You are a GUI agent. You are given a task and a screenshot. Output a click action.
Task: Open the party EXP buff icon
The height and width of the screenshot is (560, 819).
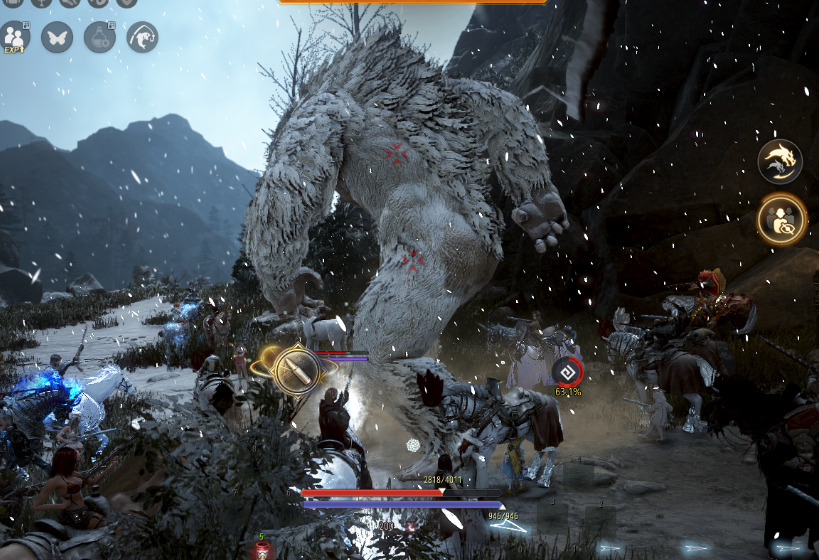click(x=15, y=36)
